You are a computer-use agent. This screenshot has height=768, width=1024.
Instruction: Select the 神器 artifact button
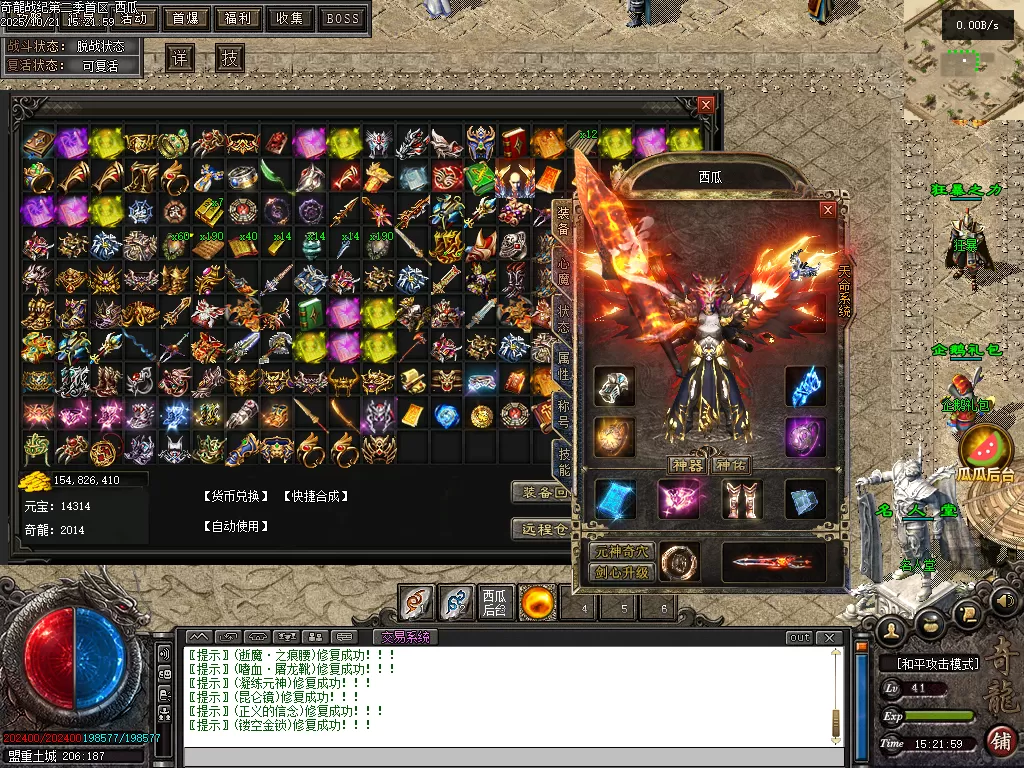686,465
